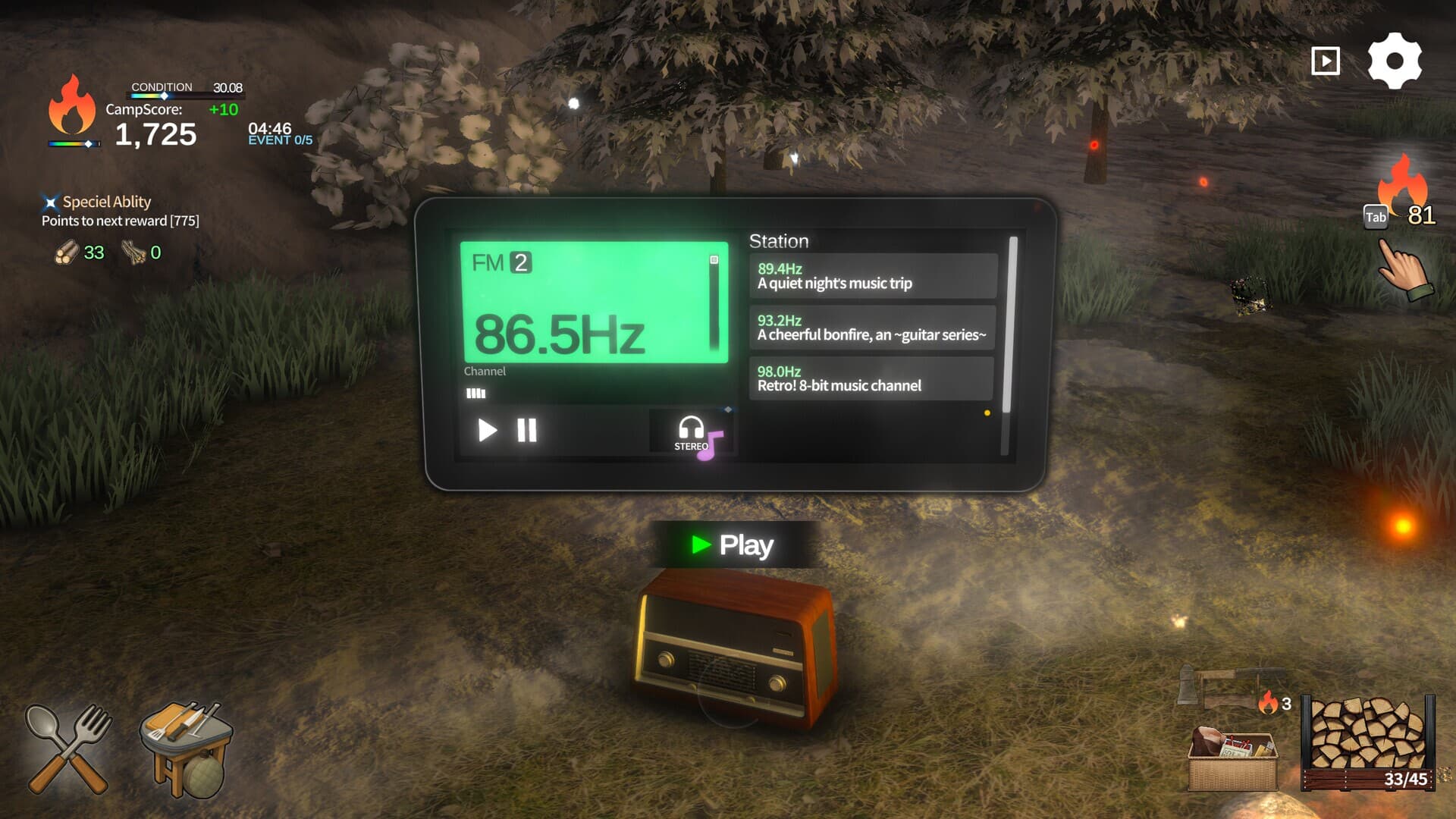The image size is (1456, 819).
Task: Click the video playback icon near settings
Action: [x=1325, y=60]
